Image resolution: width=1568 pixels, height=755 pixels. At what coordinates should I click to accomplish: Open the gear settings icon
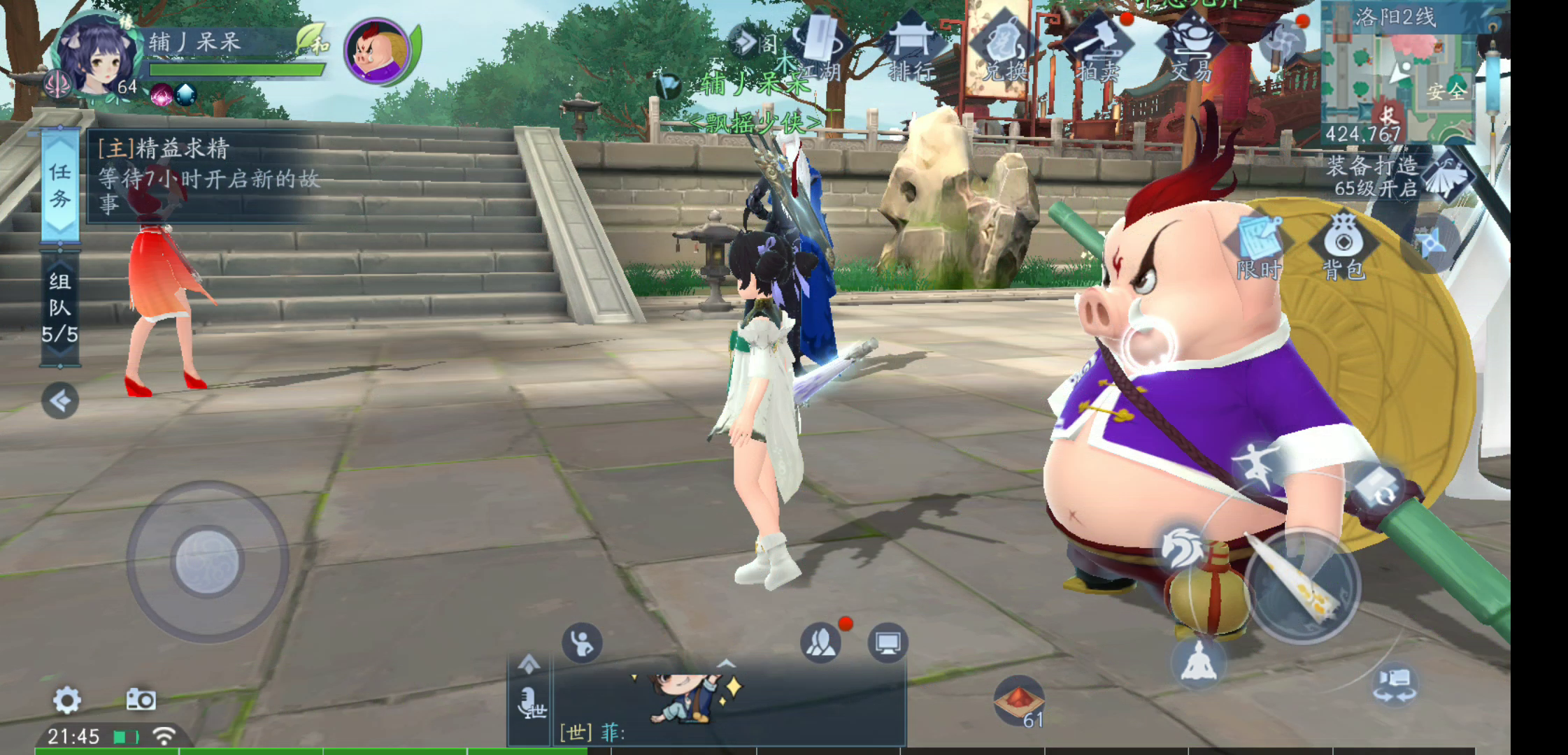(x=67, y=700)
